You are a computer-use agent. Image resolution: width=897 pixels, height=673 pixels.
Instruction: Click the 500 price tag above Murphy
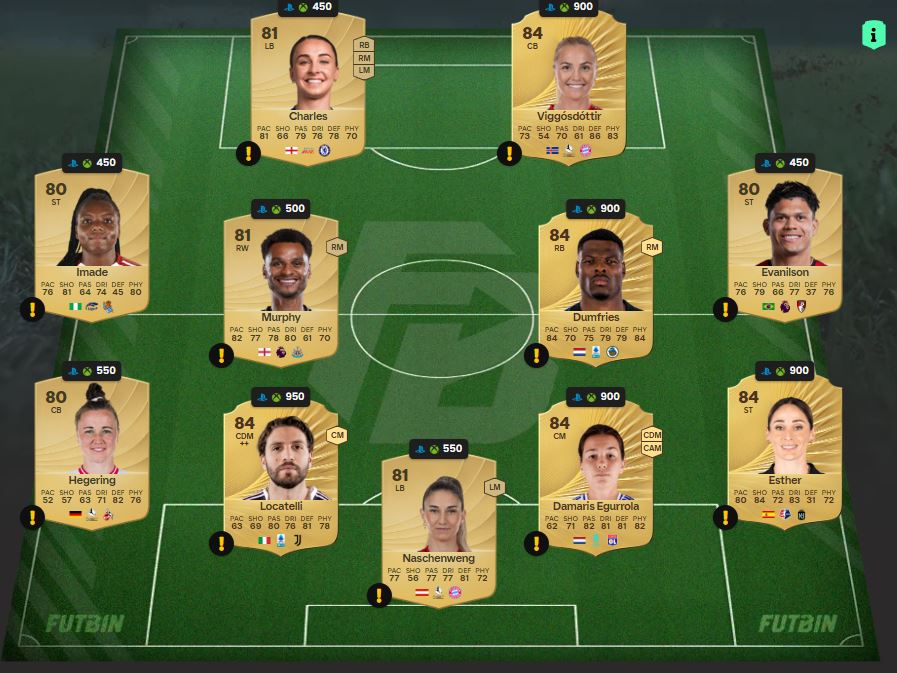coord(281,209)
